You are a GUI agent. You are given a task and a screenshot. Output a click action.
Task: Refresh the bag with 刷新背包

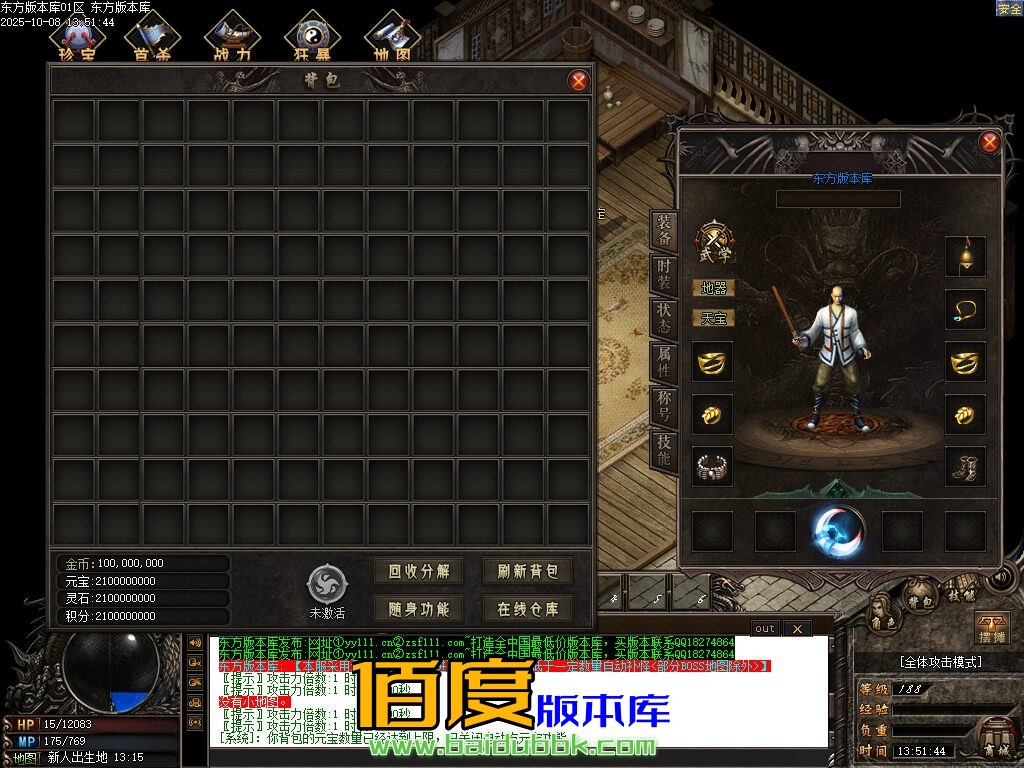pos(528,572)
